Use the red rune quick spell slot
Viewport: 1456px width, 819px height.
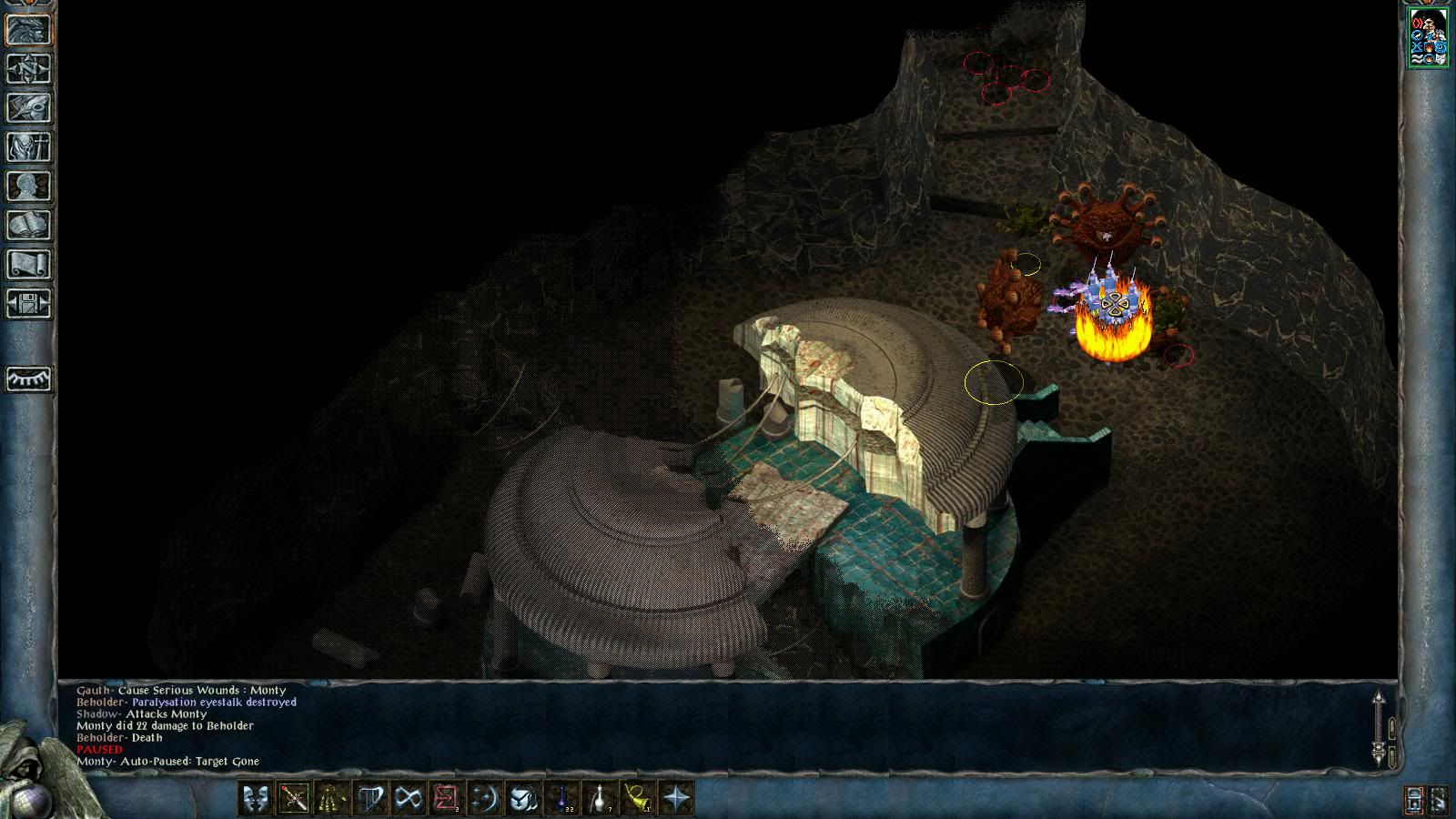click(x=446, y=798)
